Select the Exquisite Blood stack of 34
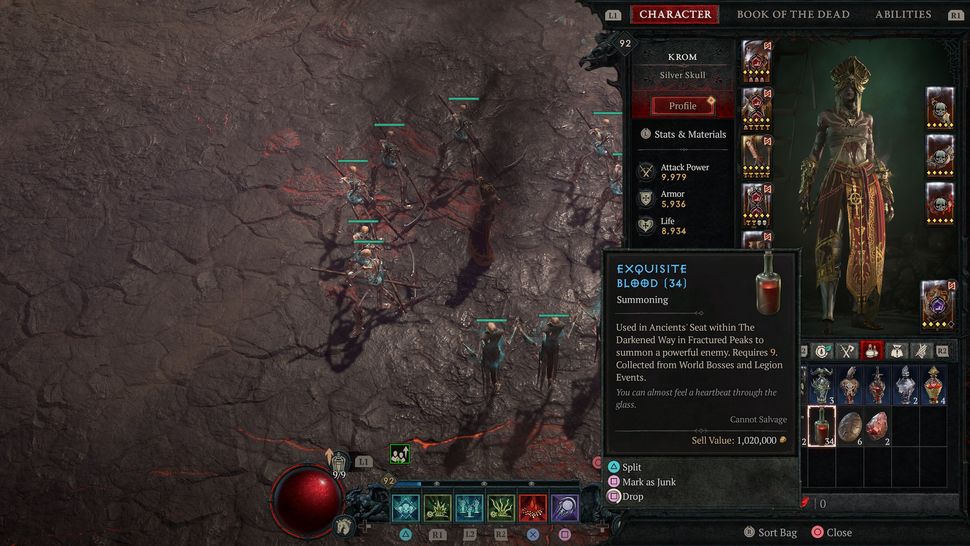Viewport: 970px width, 546px height. pyautogui.click(x=821, y=427)
